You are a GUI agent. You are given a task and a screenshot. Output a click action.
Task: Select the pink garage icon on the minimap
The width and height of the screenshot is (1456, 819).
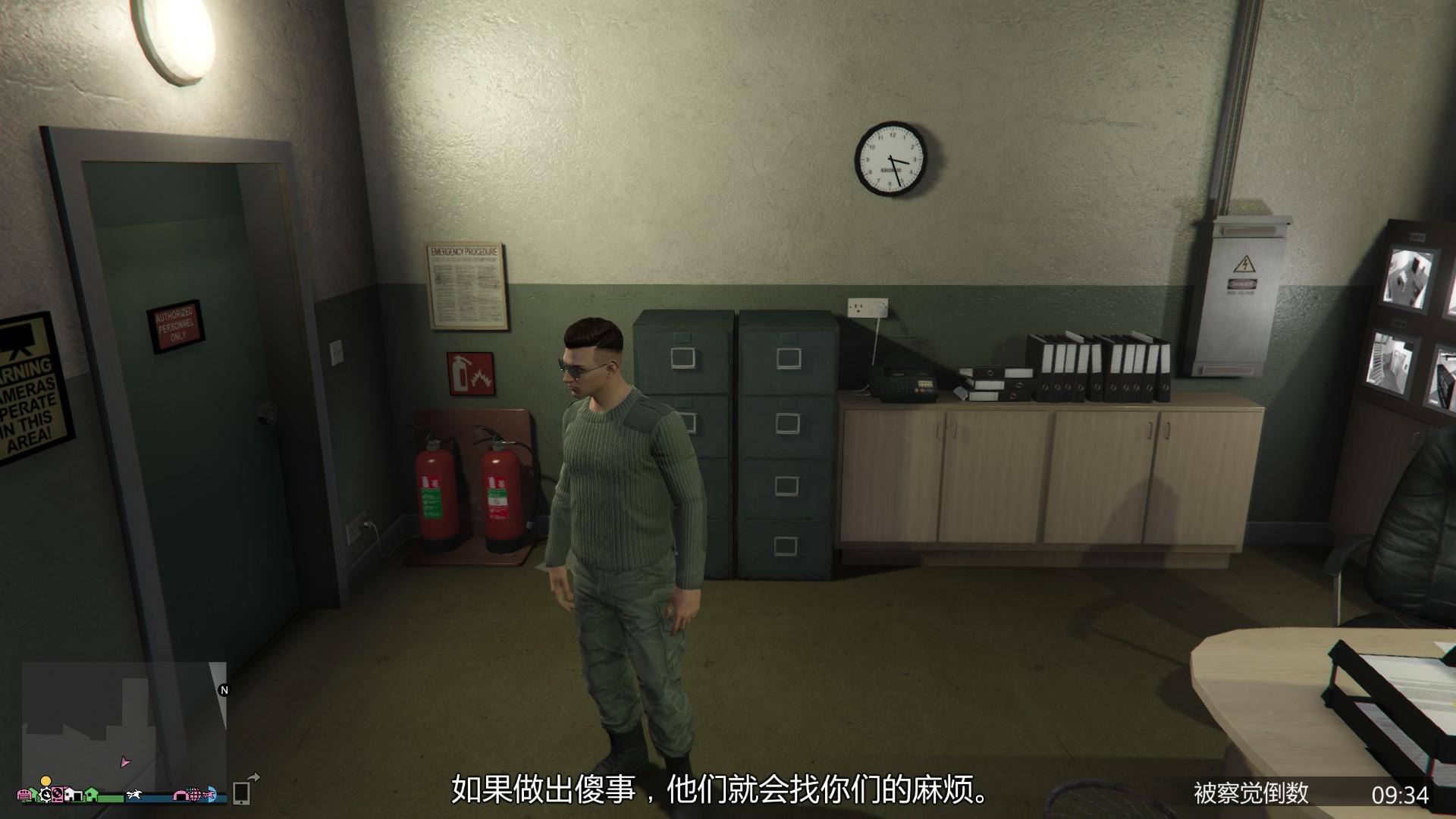25,795
